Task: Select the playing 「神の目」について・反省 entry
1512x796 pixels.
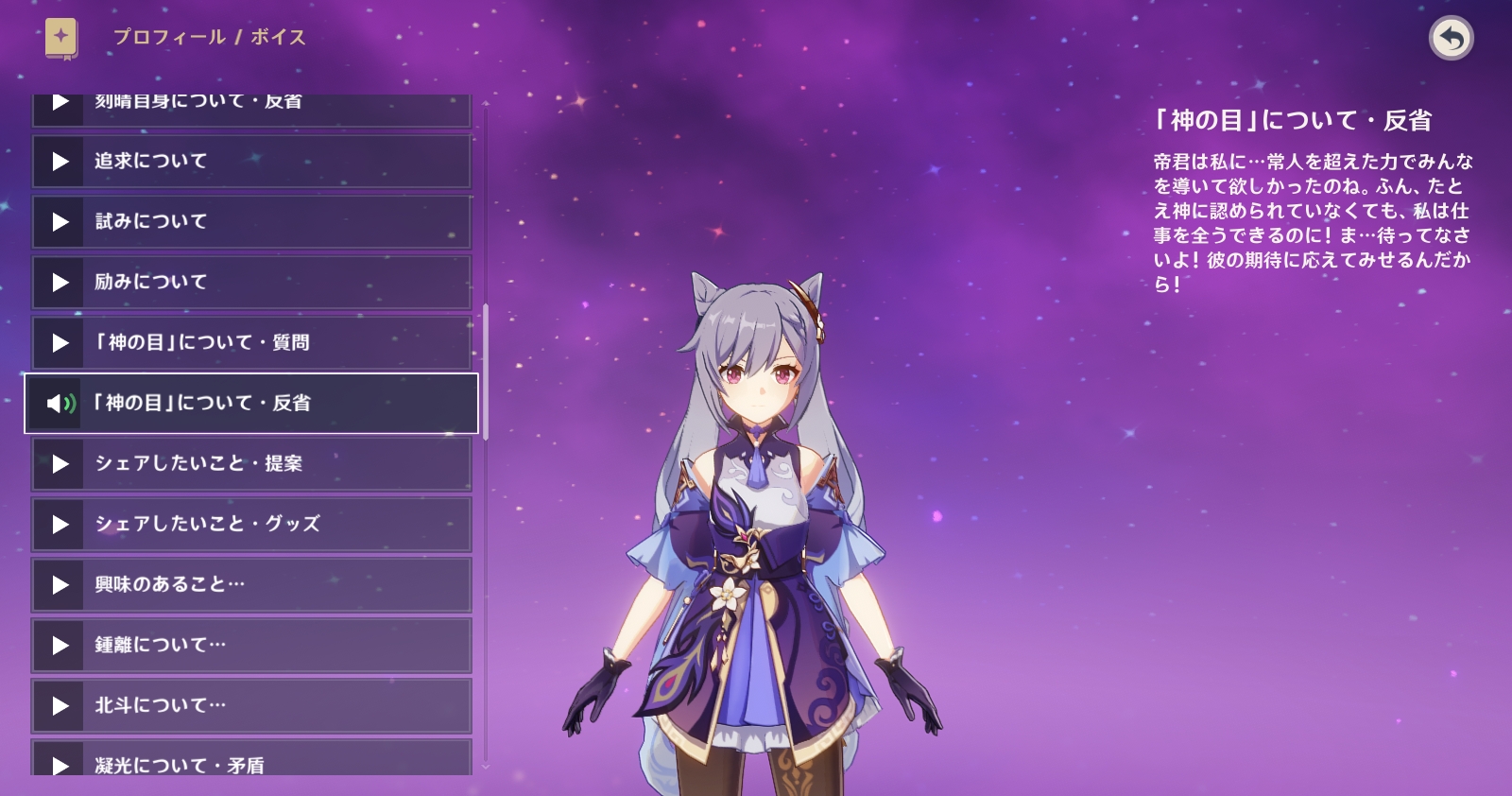Action: coord(251,404)
